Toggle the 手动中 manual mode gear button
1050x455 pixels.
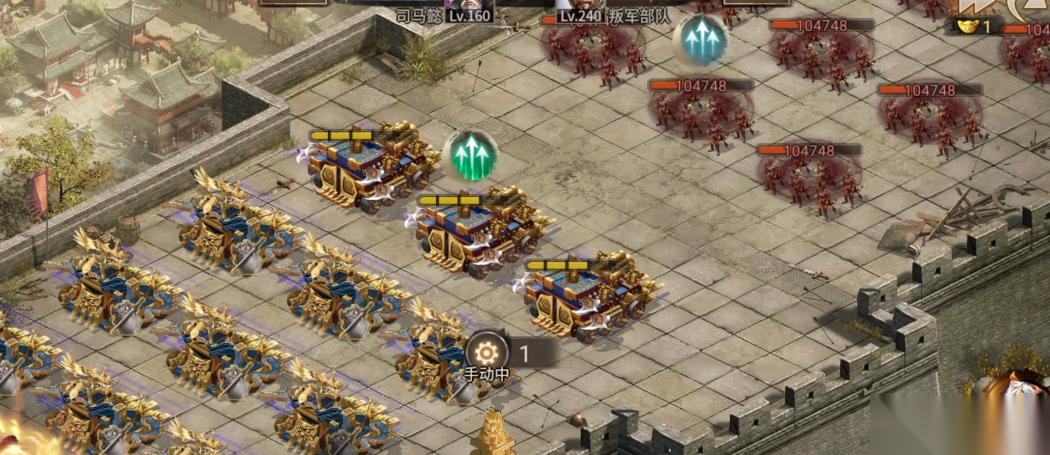(487, 353)
